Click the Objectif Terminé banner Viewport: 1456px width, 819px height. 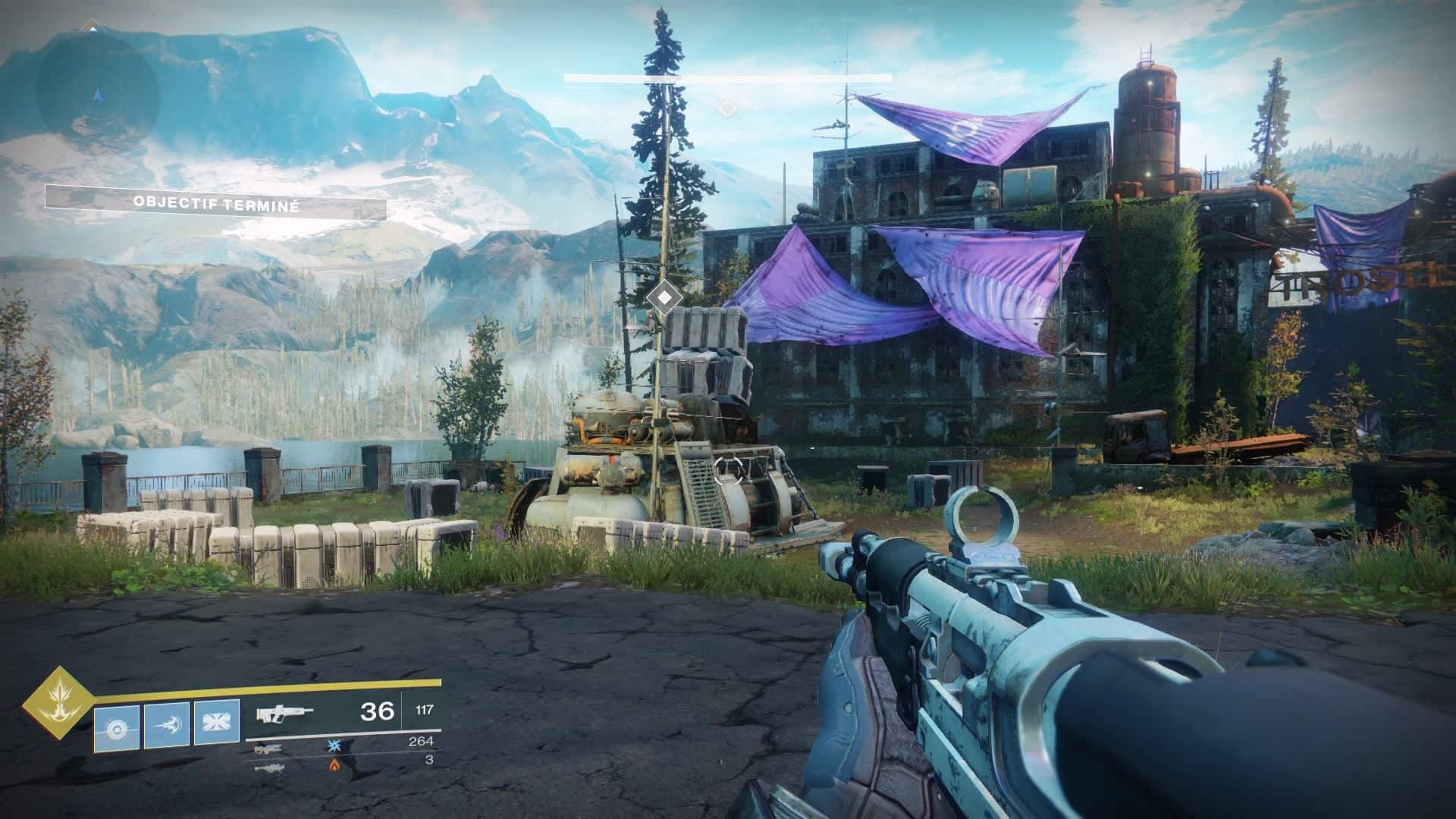[215, 204]
